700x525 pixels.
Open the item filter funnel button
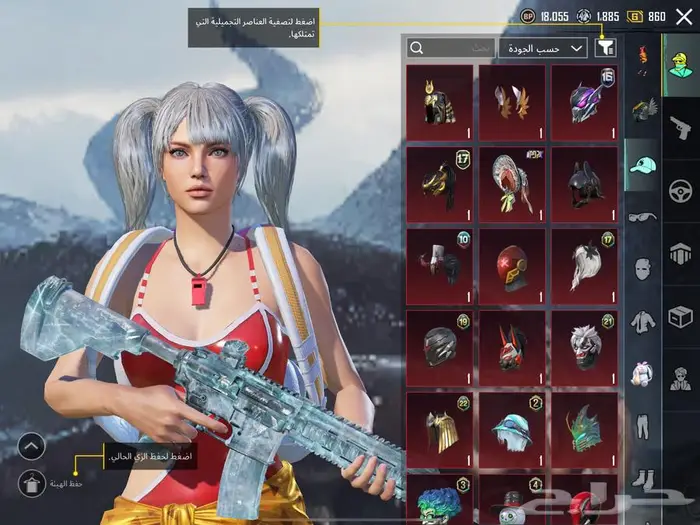pos(605,48)
